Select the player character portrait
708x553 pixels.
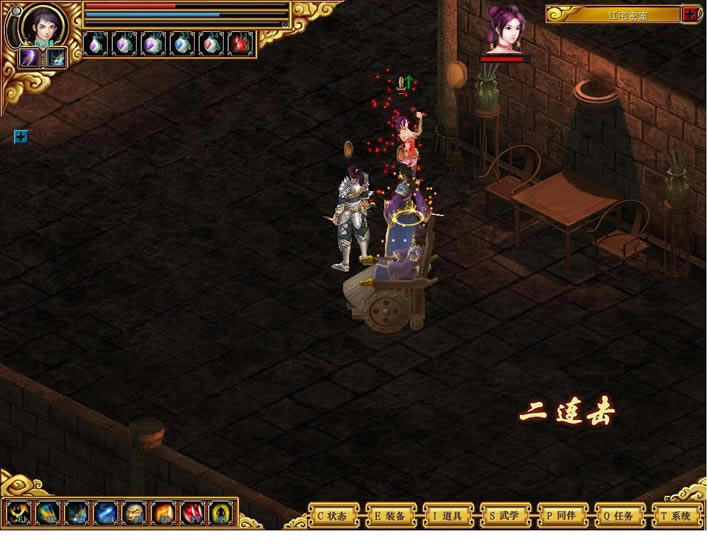click(x=43, y=24)
